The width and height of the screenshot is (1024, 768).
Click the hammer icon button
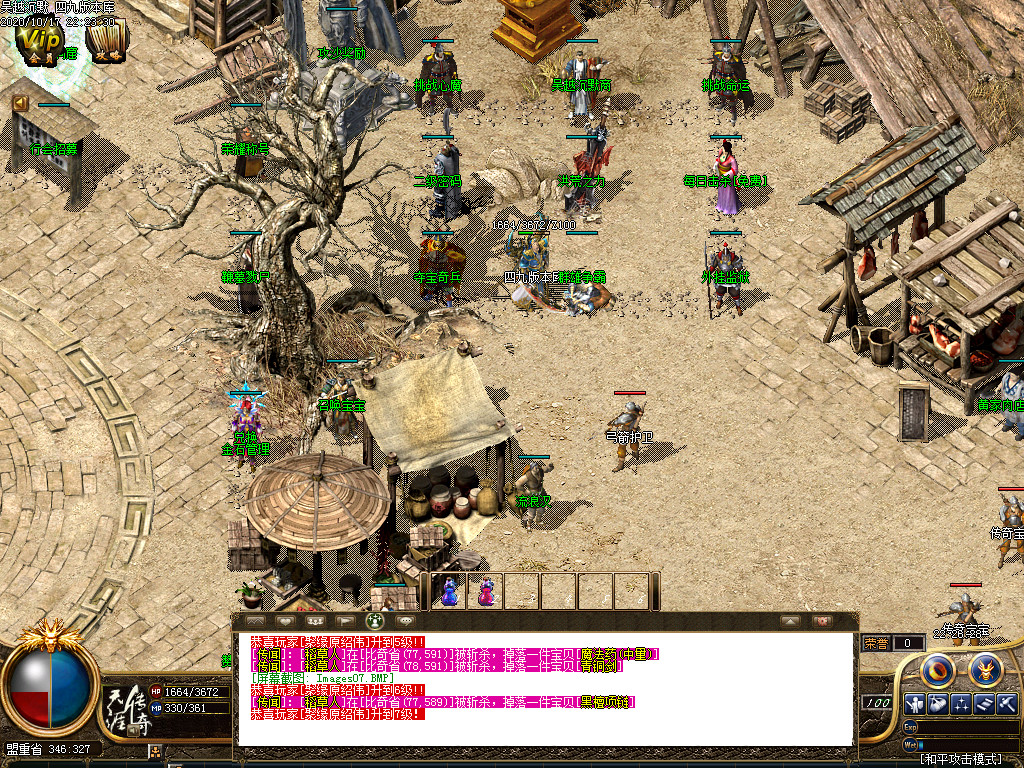[x=1006, y=704]
